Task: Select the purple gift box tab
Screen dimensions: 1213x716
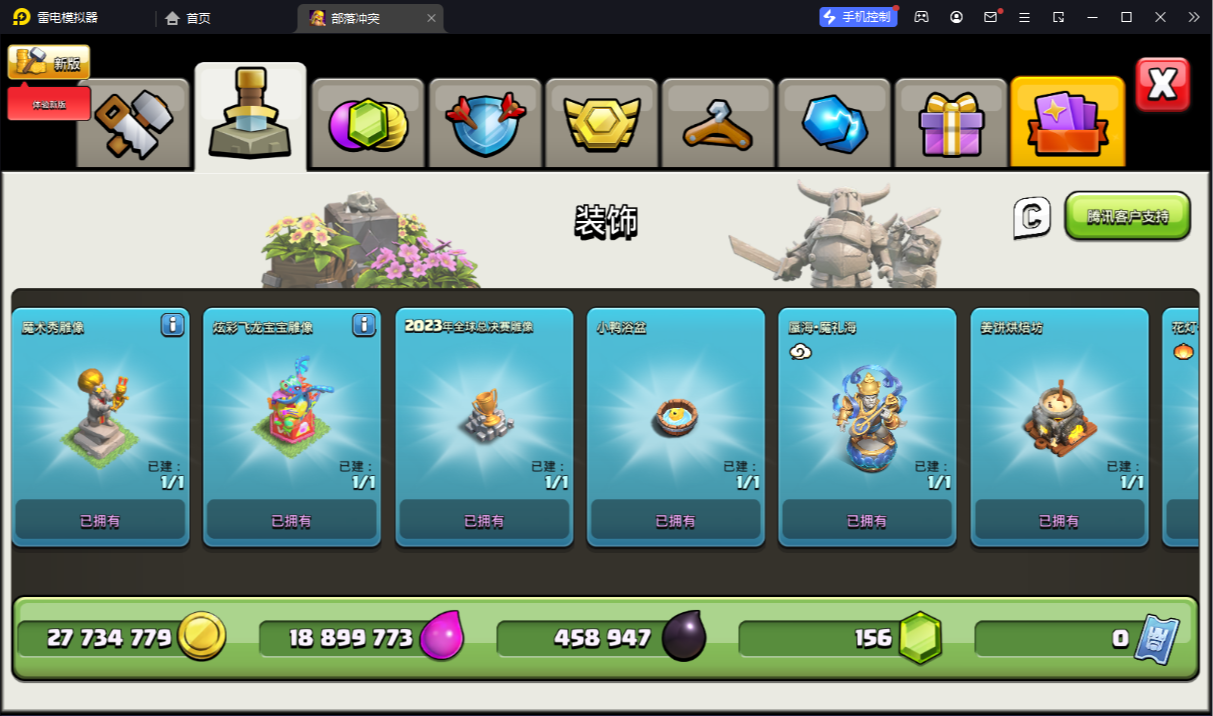Action: pyautogui.click(x=951, y=123)
